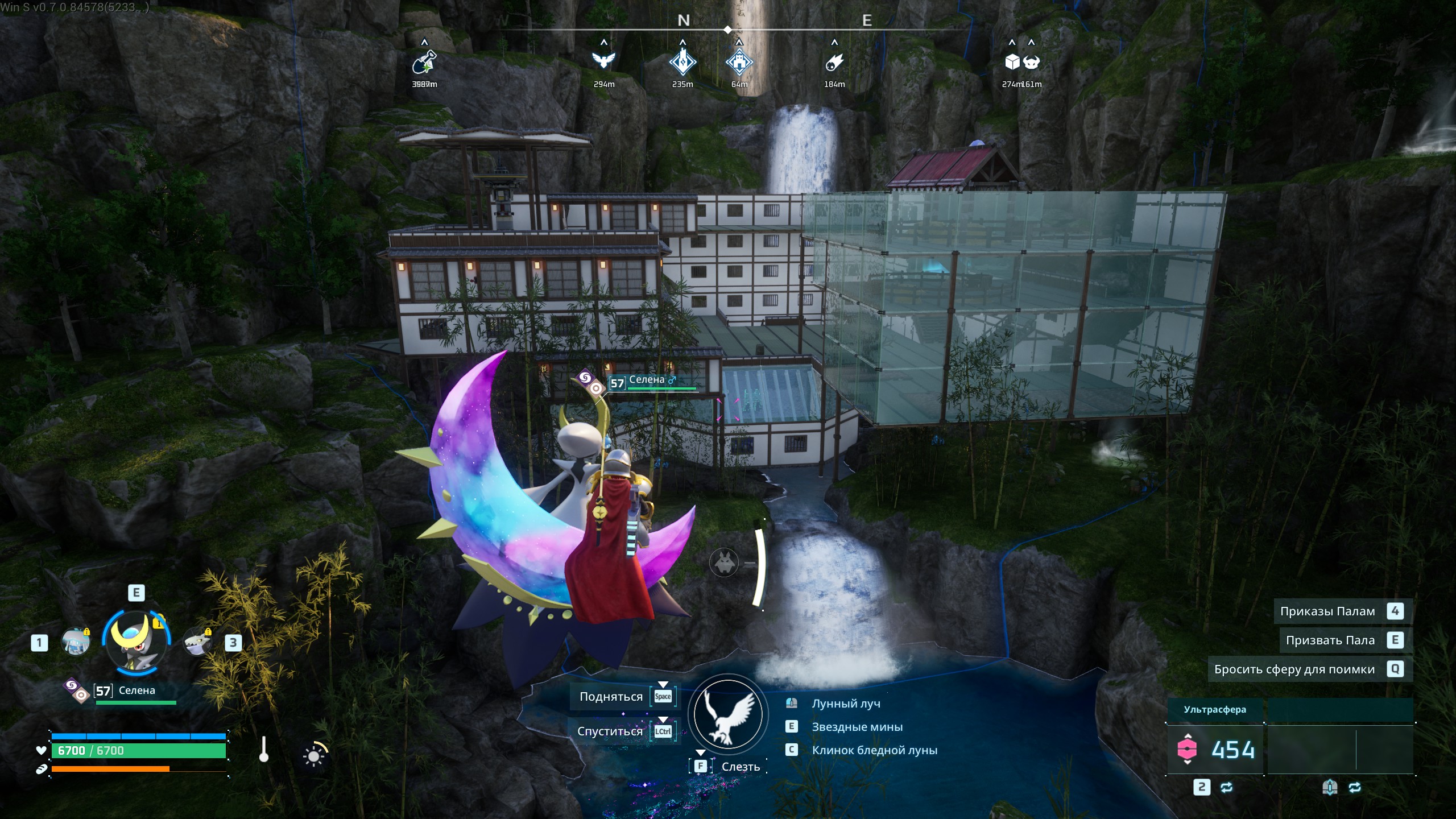Screen dimensions: 1456x819
Task: Select the Selene pal portrait in party
Action: pyautogui.click(x=136, y=643)
